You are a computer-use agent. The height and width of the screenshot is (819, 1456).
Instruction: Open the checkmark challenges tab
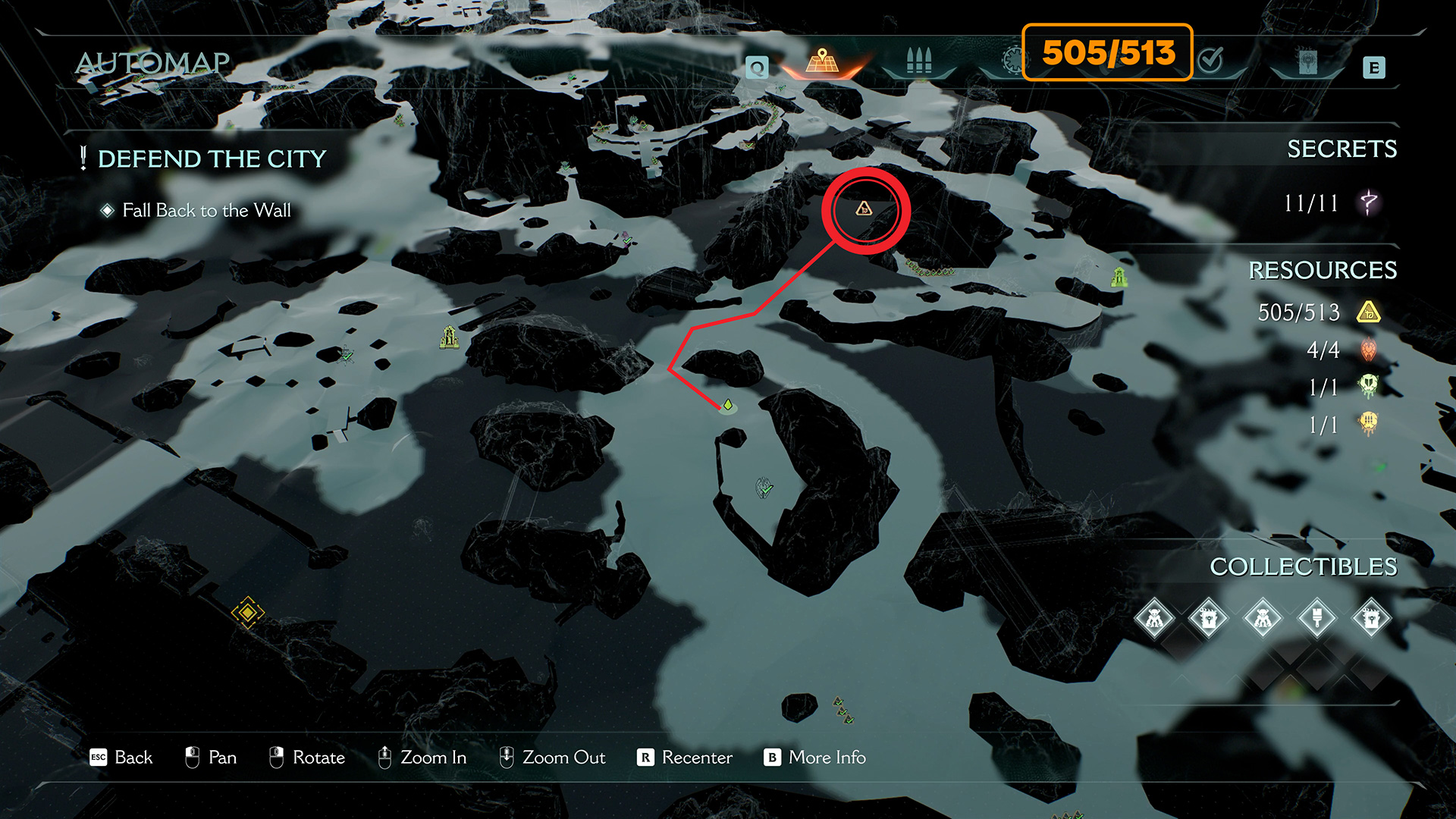(x=1211, y=59)
